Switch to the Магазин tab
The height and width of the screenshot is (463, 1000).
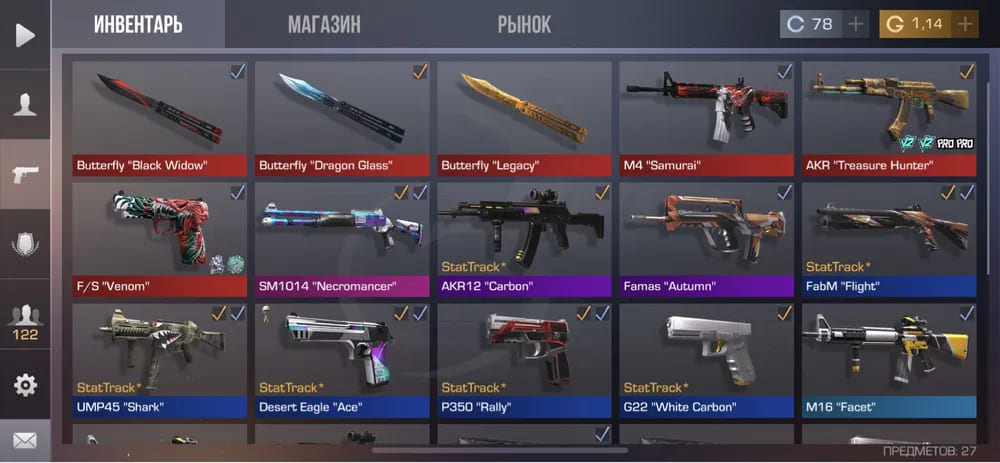tap(324, 24)
